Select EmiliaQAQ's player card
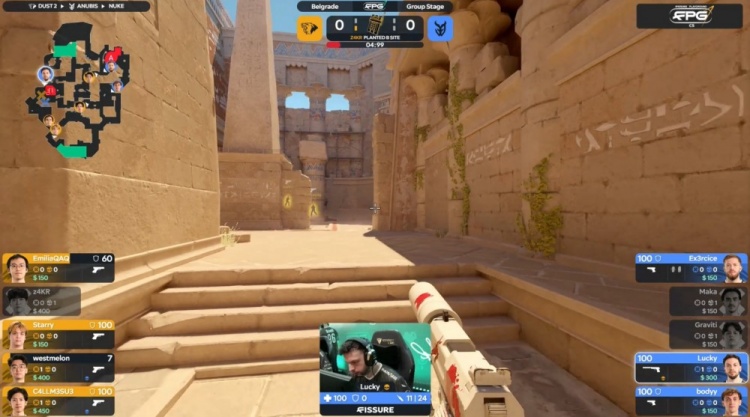Screen dimensions: 750x417 click(58, 267)
